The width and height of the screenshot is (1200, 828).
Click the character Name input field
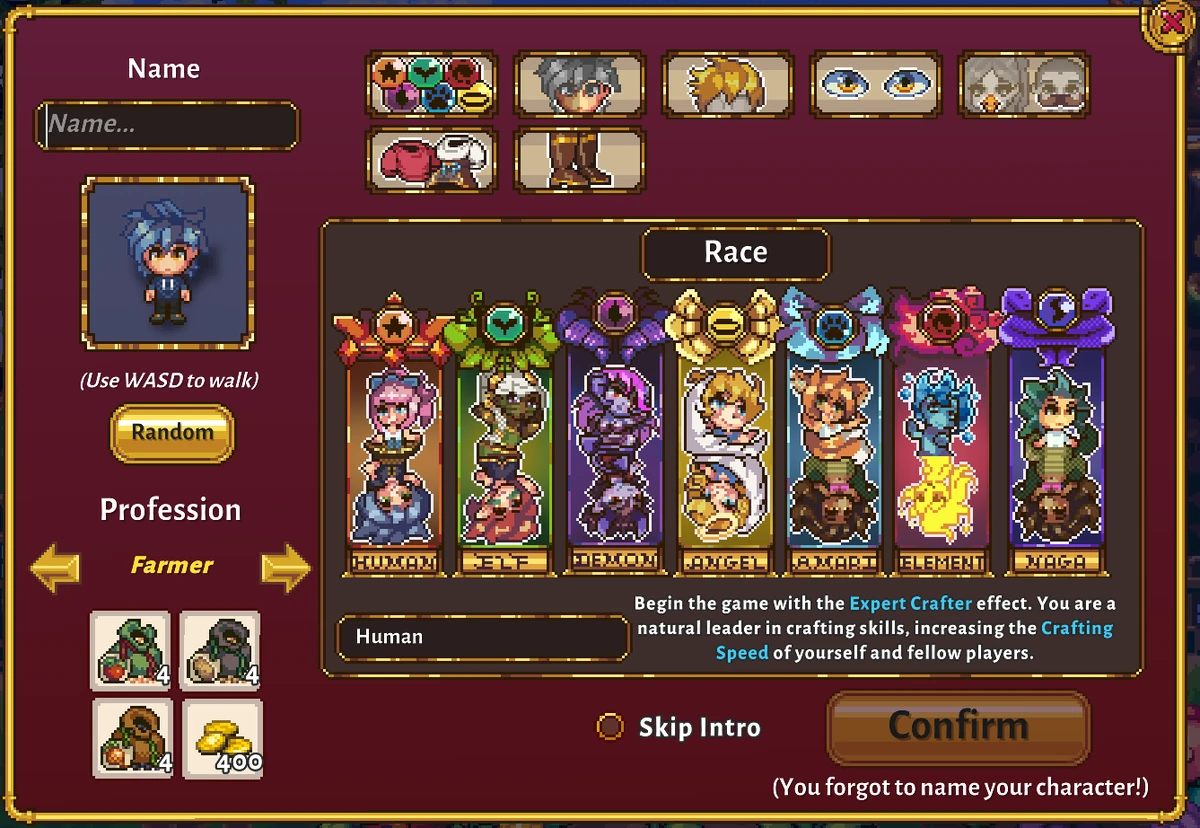(167, 125)
